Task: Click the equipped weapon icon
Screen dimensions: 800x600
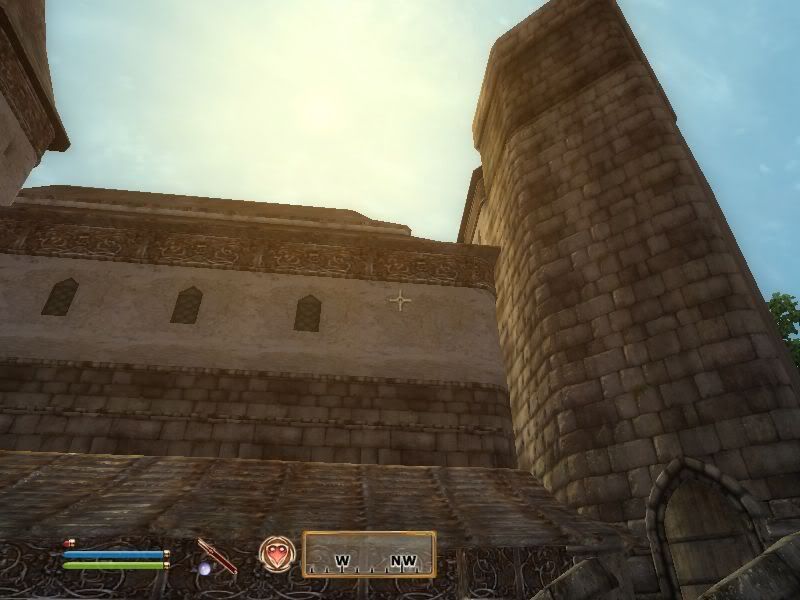Action: (216, 556)
